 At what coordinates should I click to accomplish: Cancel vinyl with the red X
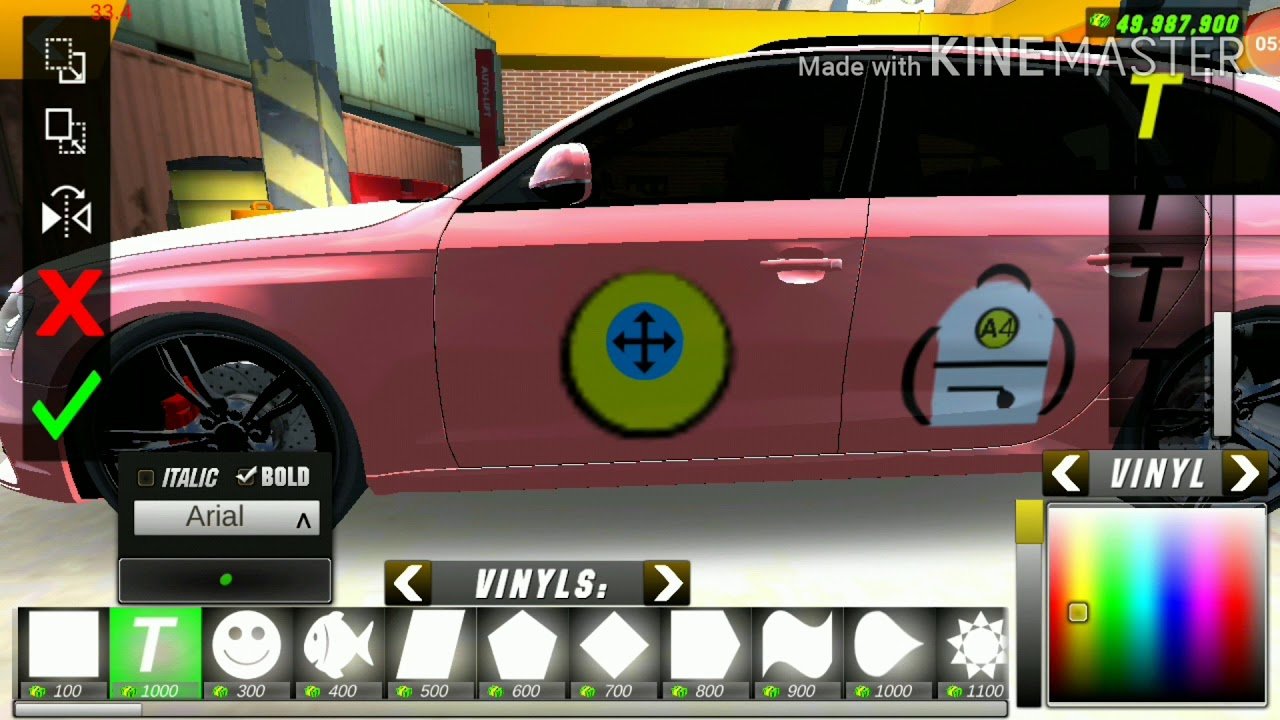(68, 302)
